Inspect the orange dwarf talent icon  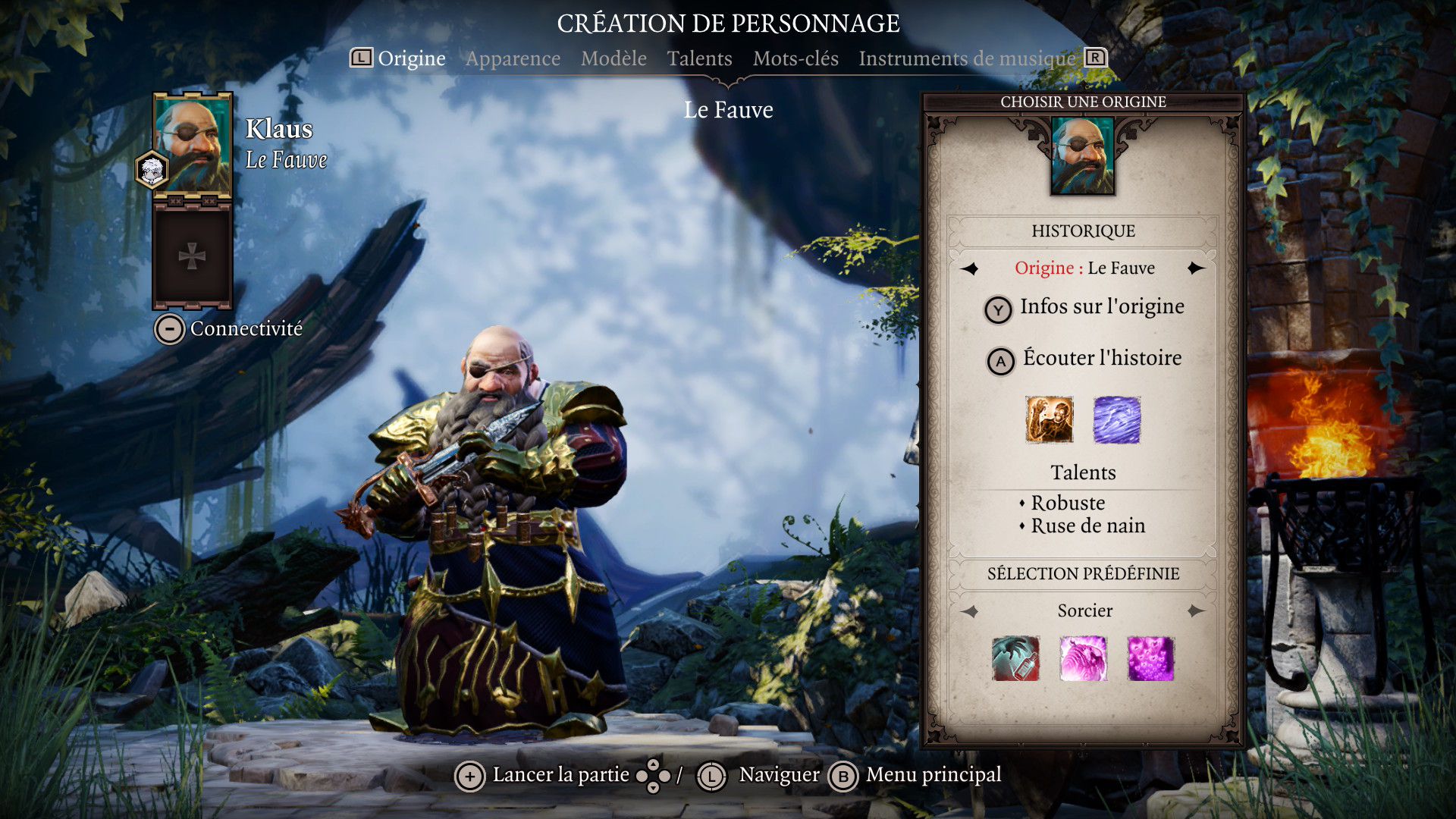[1050, 419]
